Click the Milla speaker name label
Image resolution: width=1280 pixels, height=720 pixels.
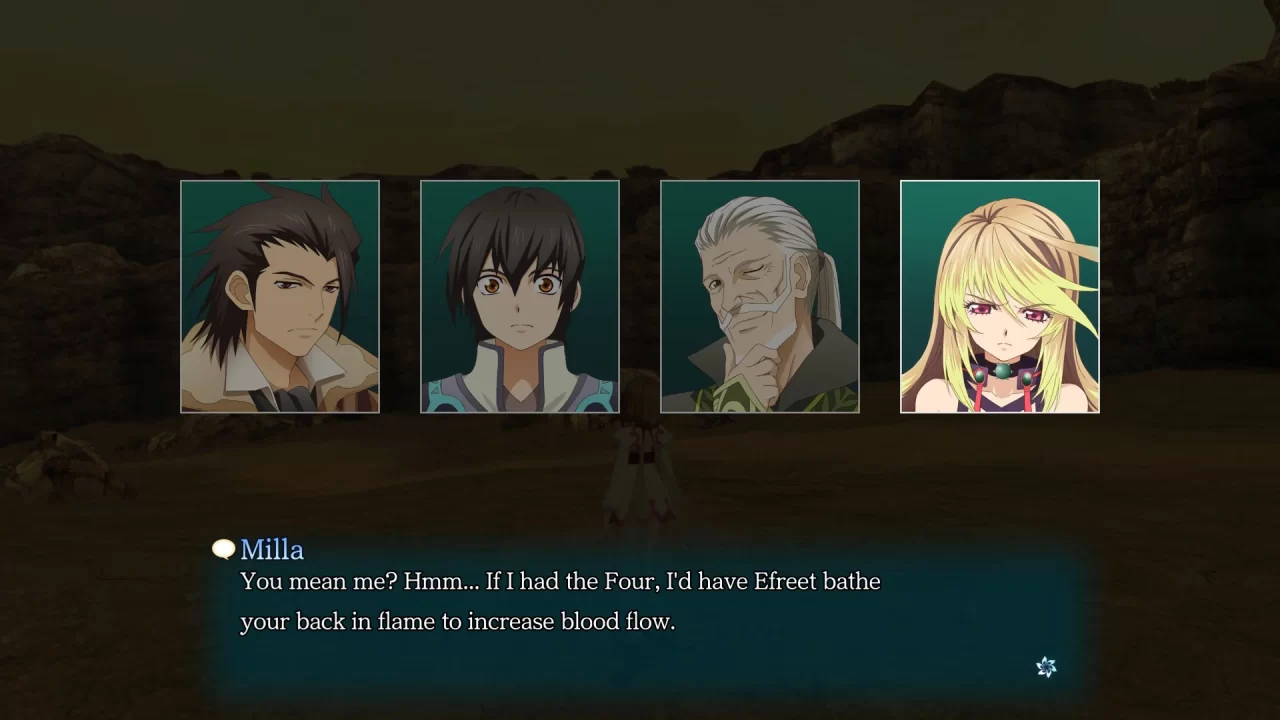[x=271, y=549]
